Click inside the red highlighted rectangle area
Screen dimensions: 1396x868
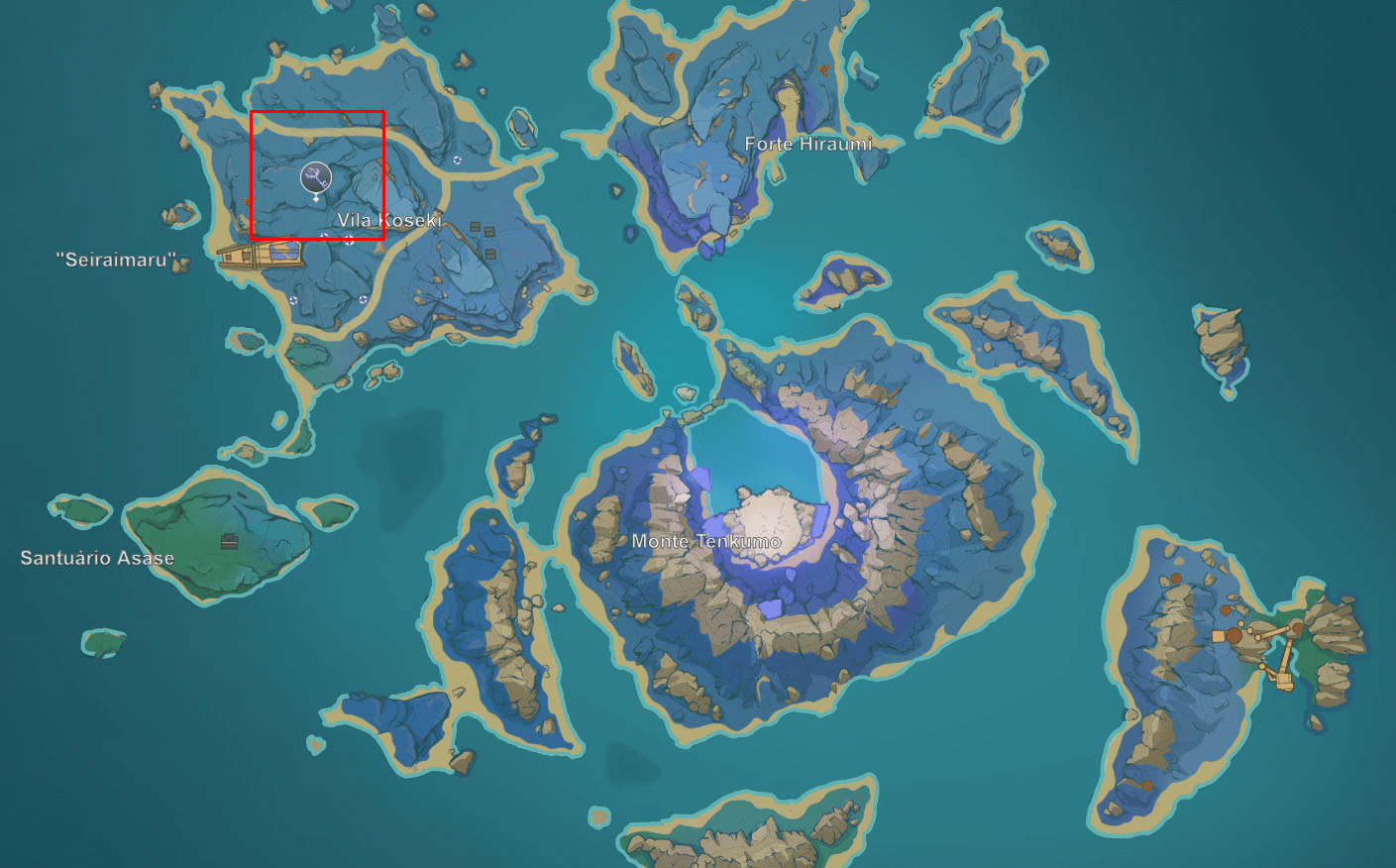(317, 173)
